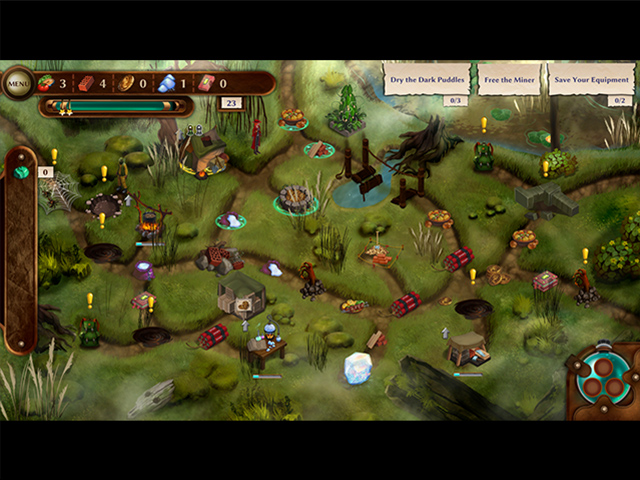Viewport: 640px width, 480px height.
Task: Open the round MENU button
Action: point(19,83)
